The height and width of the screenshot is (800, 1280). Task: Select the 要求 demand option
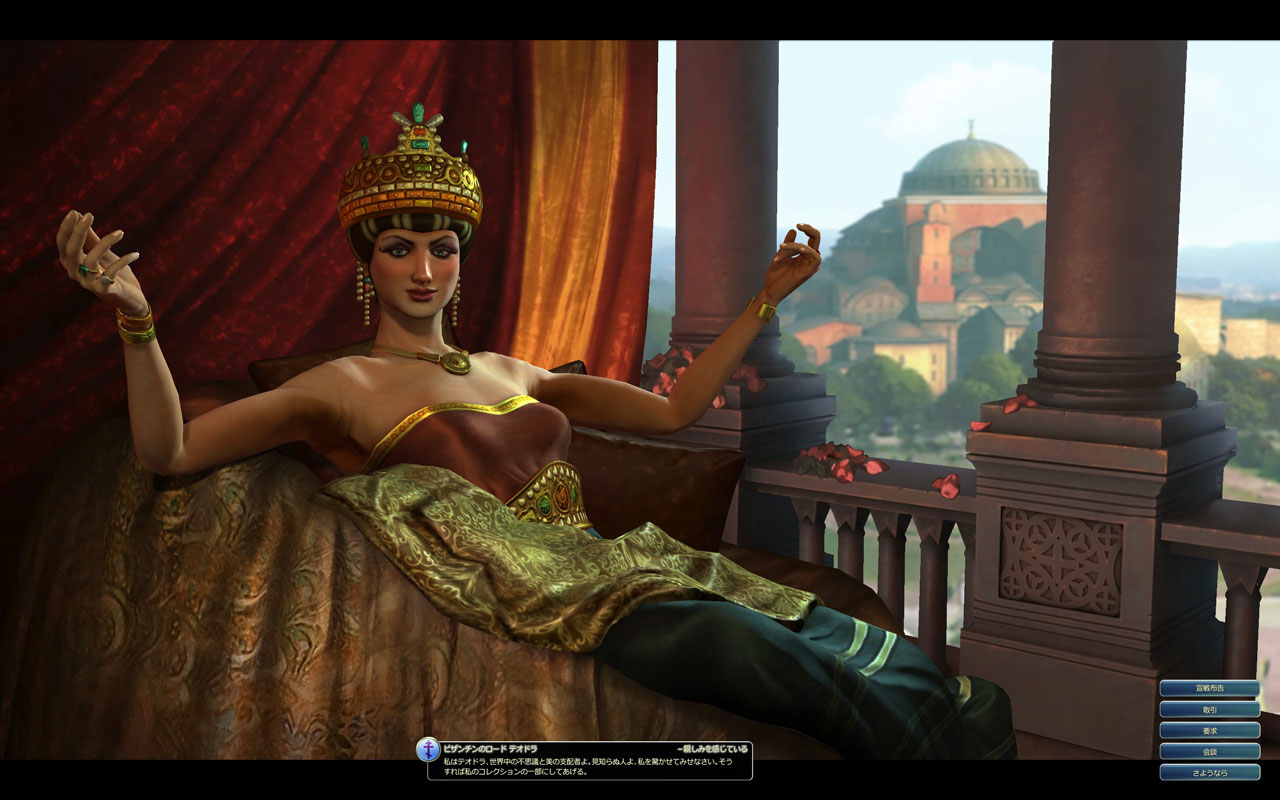tap(1209, 730)
